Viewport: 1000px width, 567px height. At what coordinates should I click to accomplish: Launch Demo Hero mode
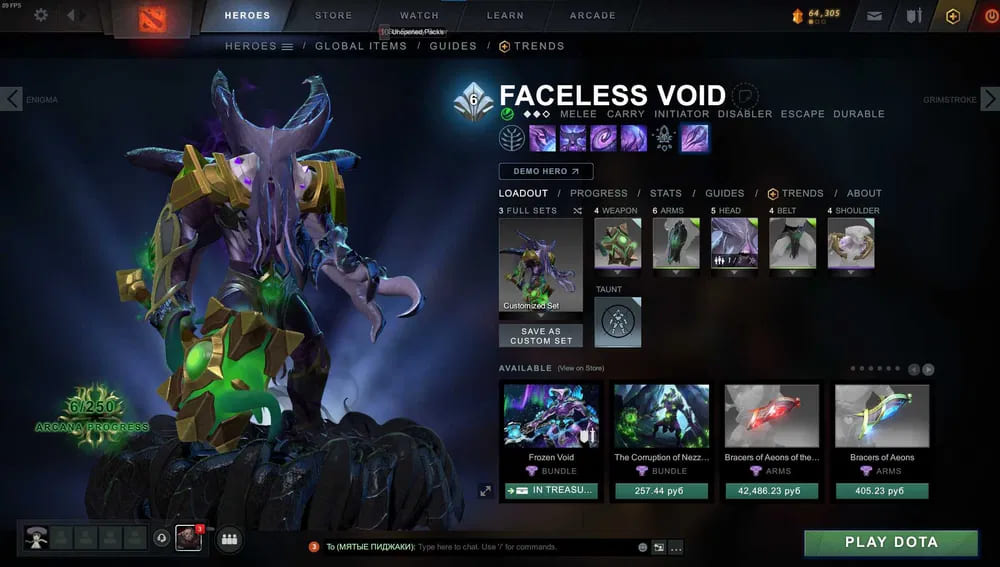point(546,172)
